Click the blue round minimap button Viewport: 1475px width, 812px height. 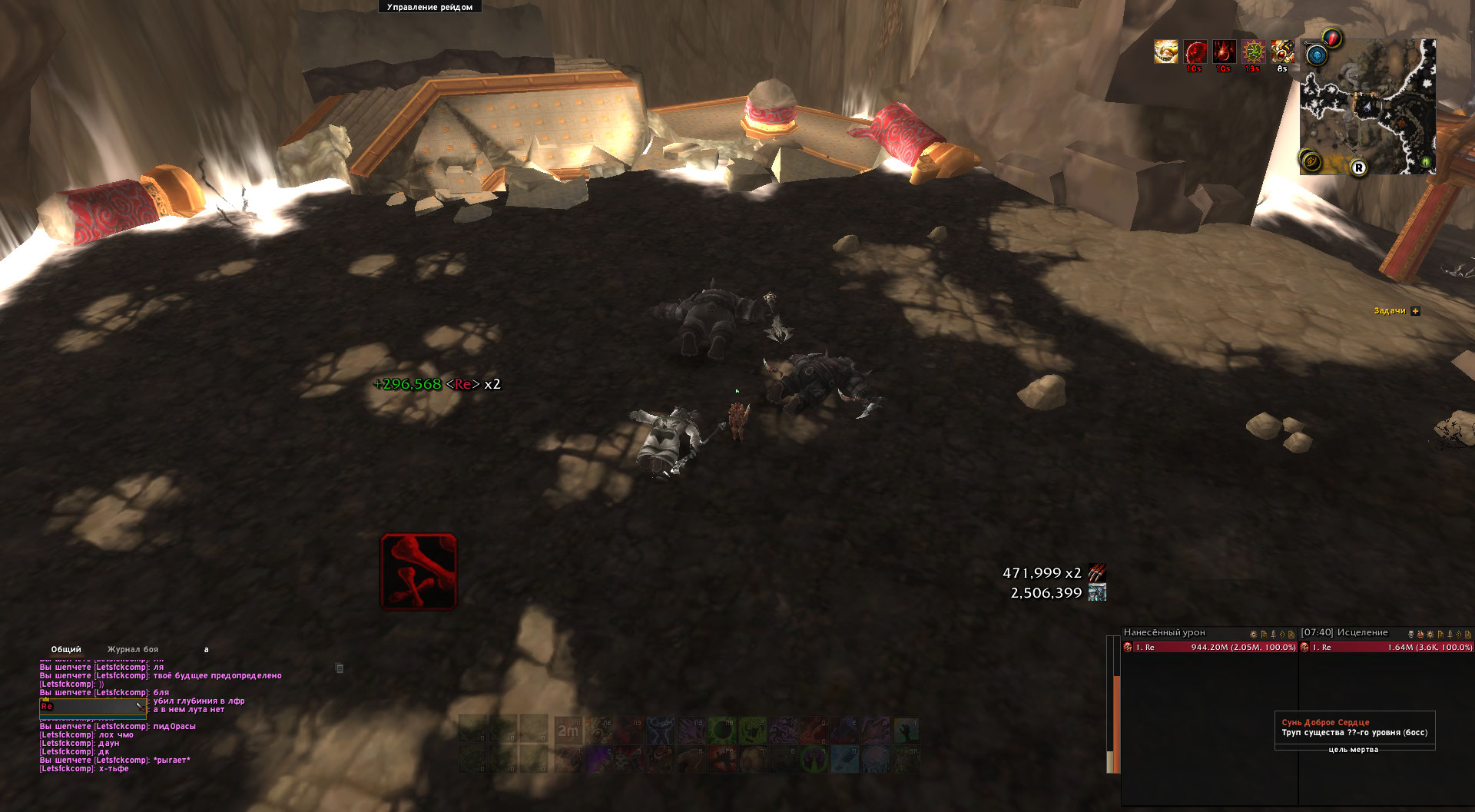point(1316,55)
